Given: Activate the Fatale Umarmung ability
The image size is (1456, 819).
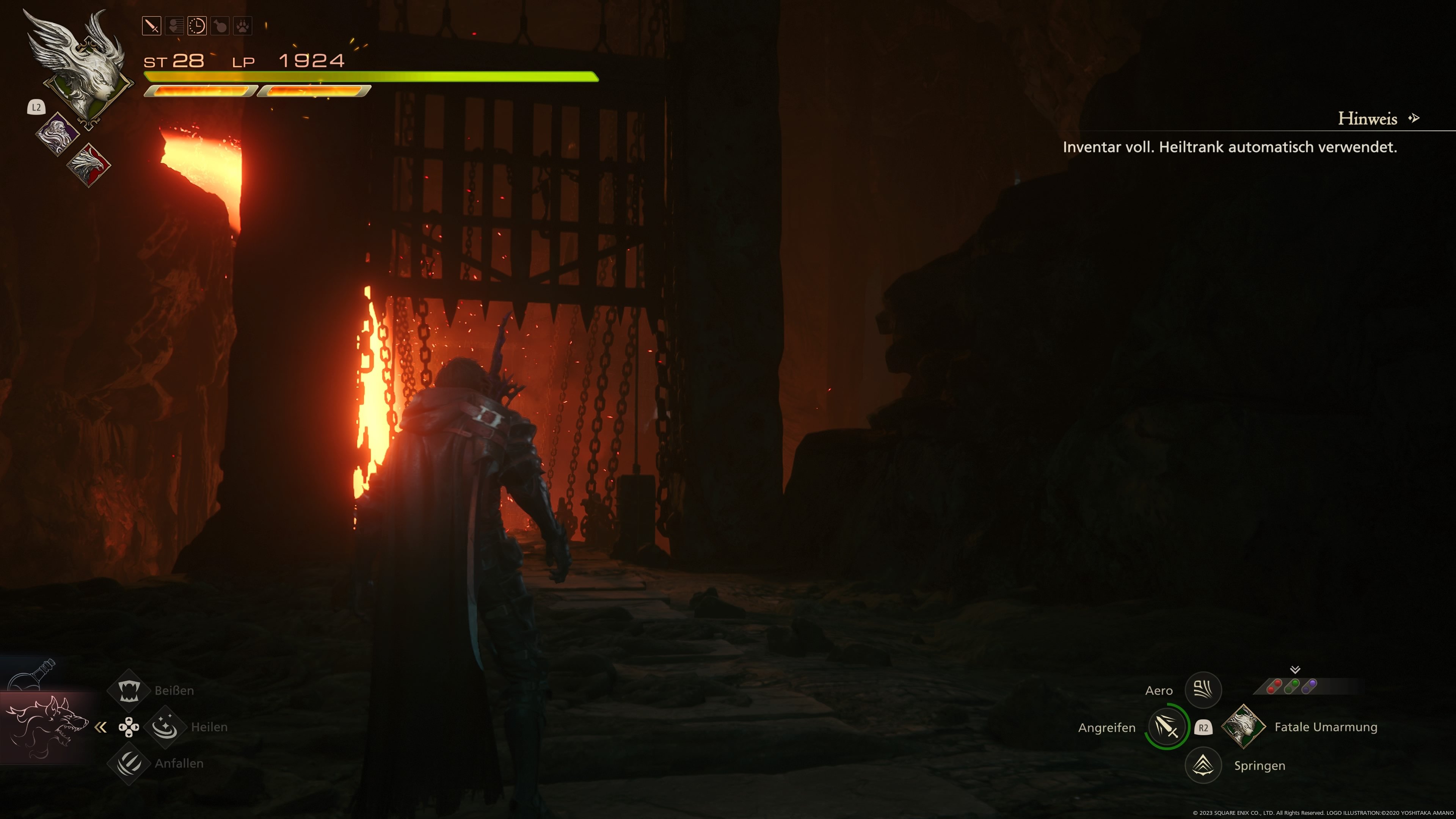Looking at the screenshot, I should (1243, 727).
